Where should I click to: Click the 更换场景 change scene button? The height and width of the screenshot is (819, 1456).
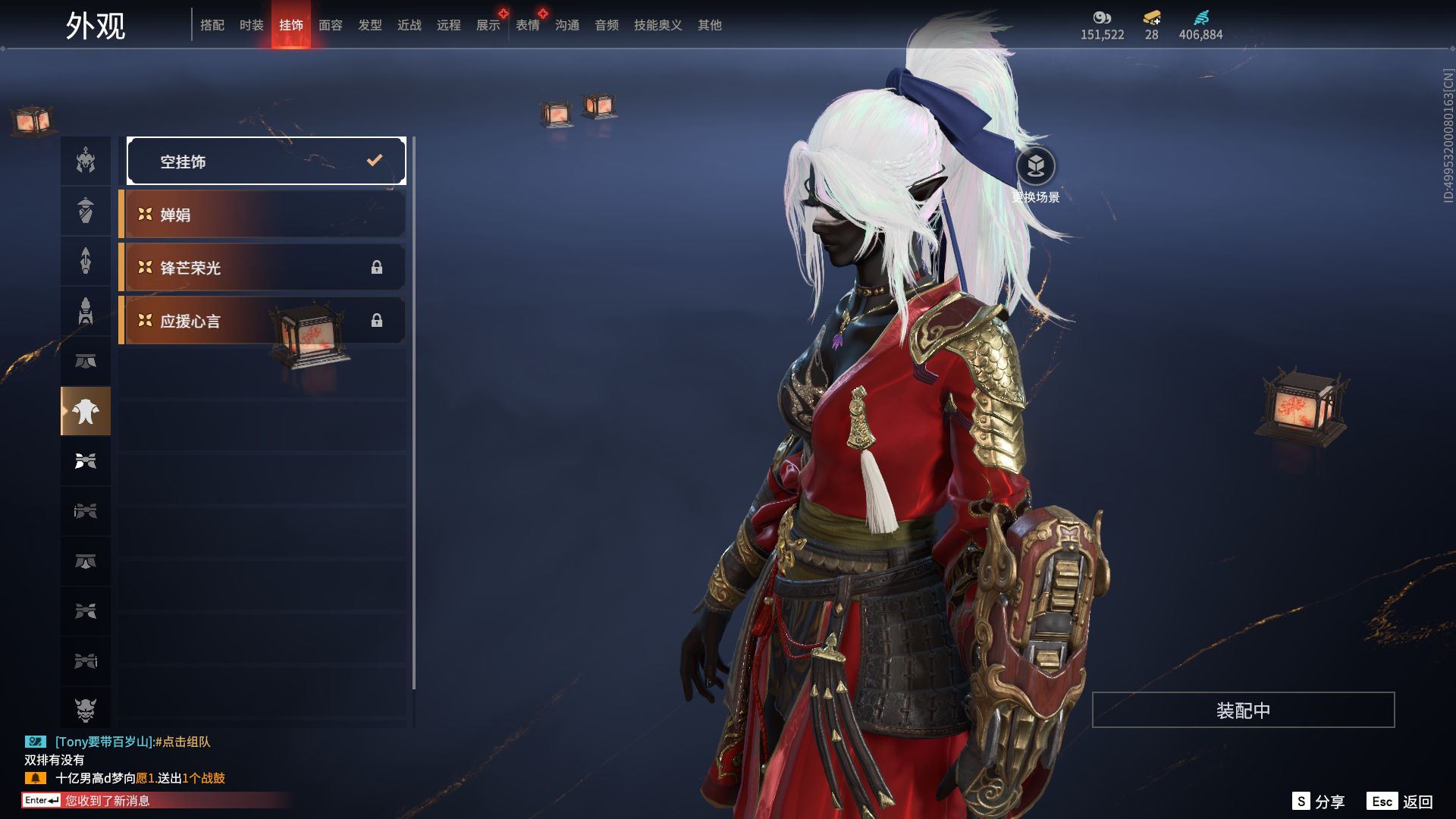coord(1036,167)
